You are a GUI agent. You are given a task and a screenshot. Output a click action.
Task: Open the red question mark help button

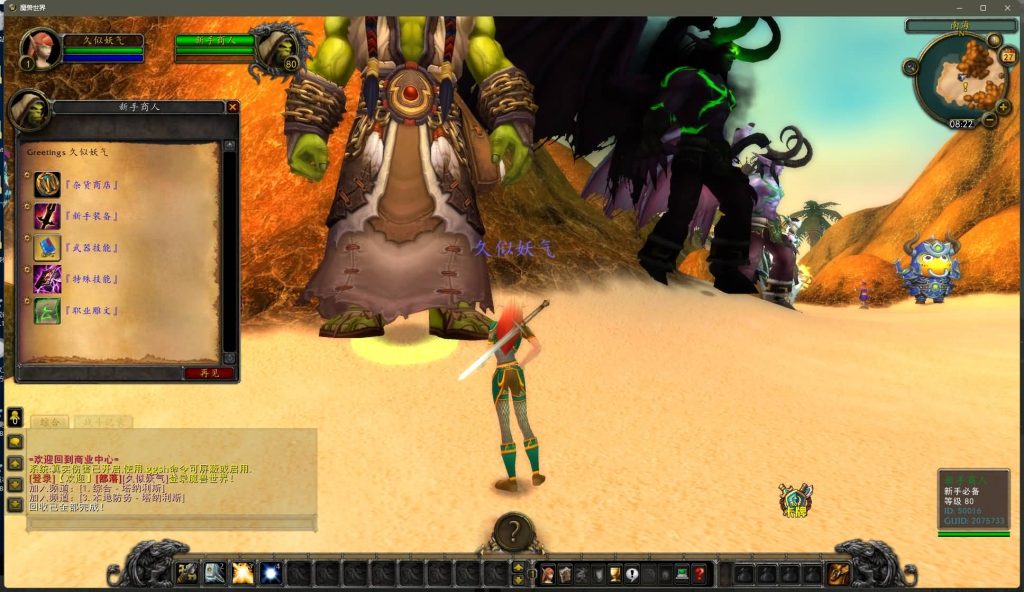click(699, 574)
